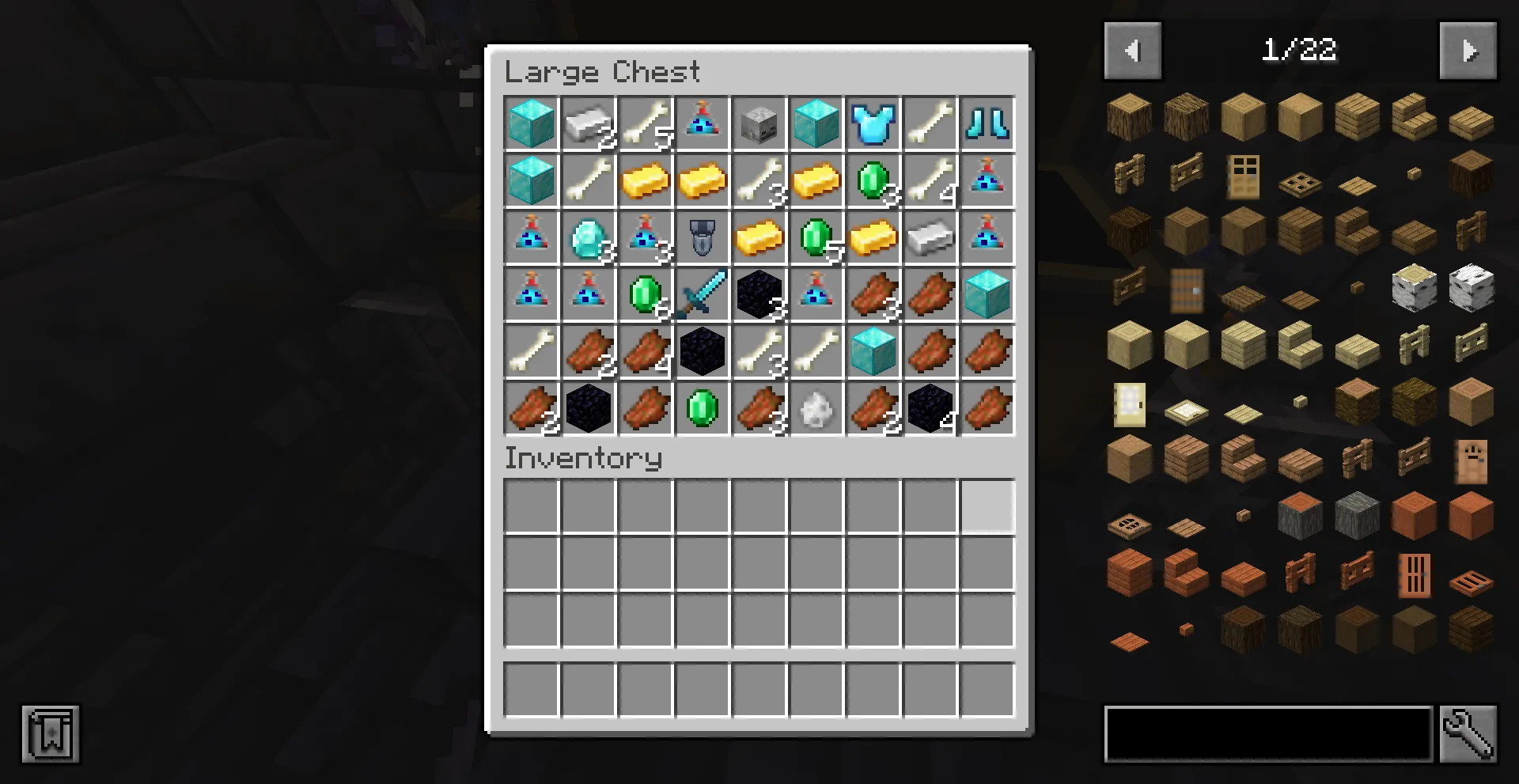This screenshot has width=1519, height=784.
Task: Grab a gold ingot from the chest
Action: [646, 180]
